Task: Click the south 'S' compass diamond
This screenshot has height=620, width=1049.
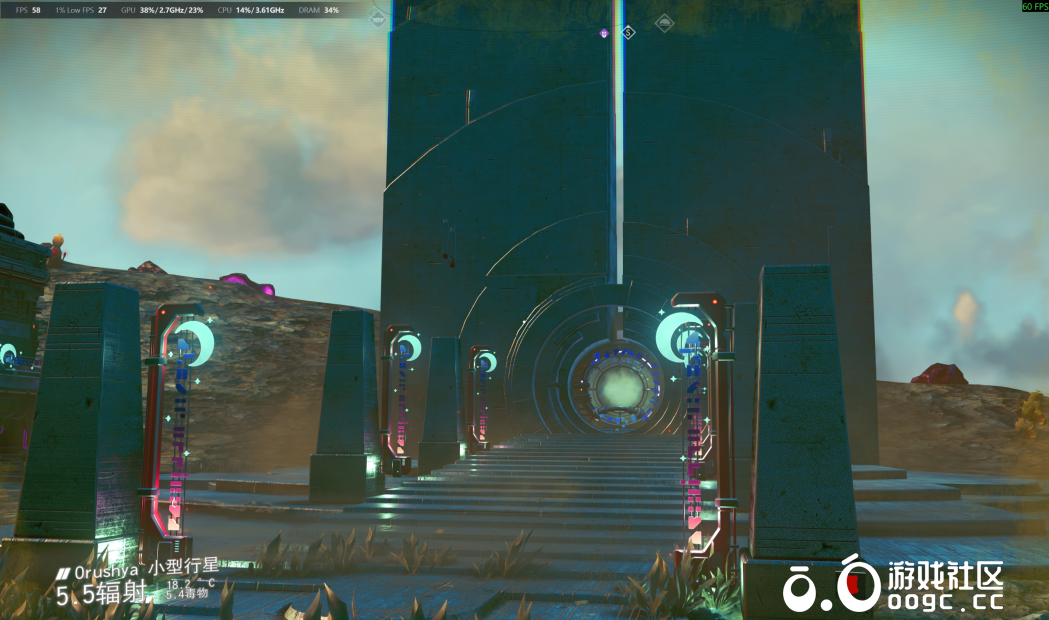Action: coord(628,32)
